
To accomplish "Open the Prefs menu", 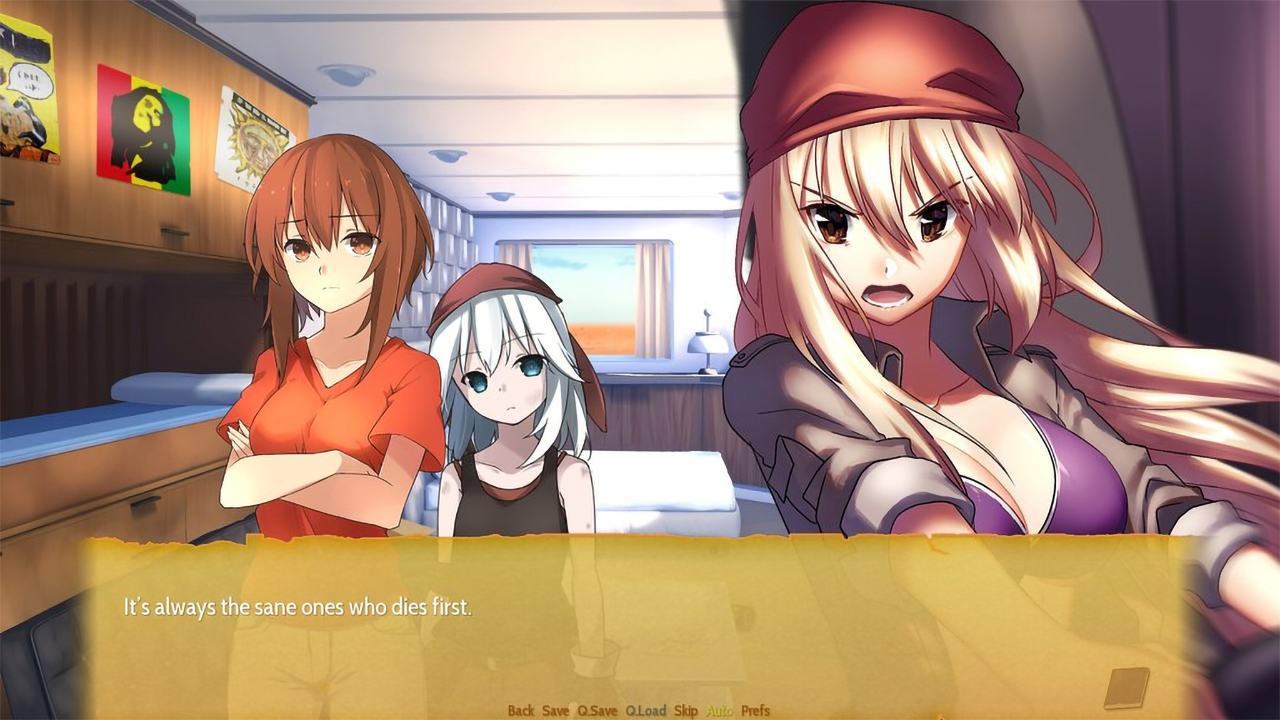I will pos(756,710).
